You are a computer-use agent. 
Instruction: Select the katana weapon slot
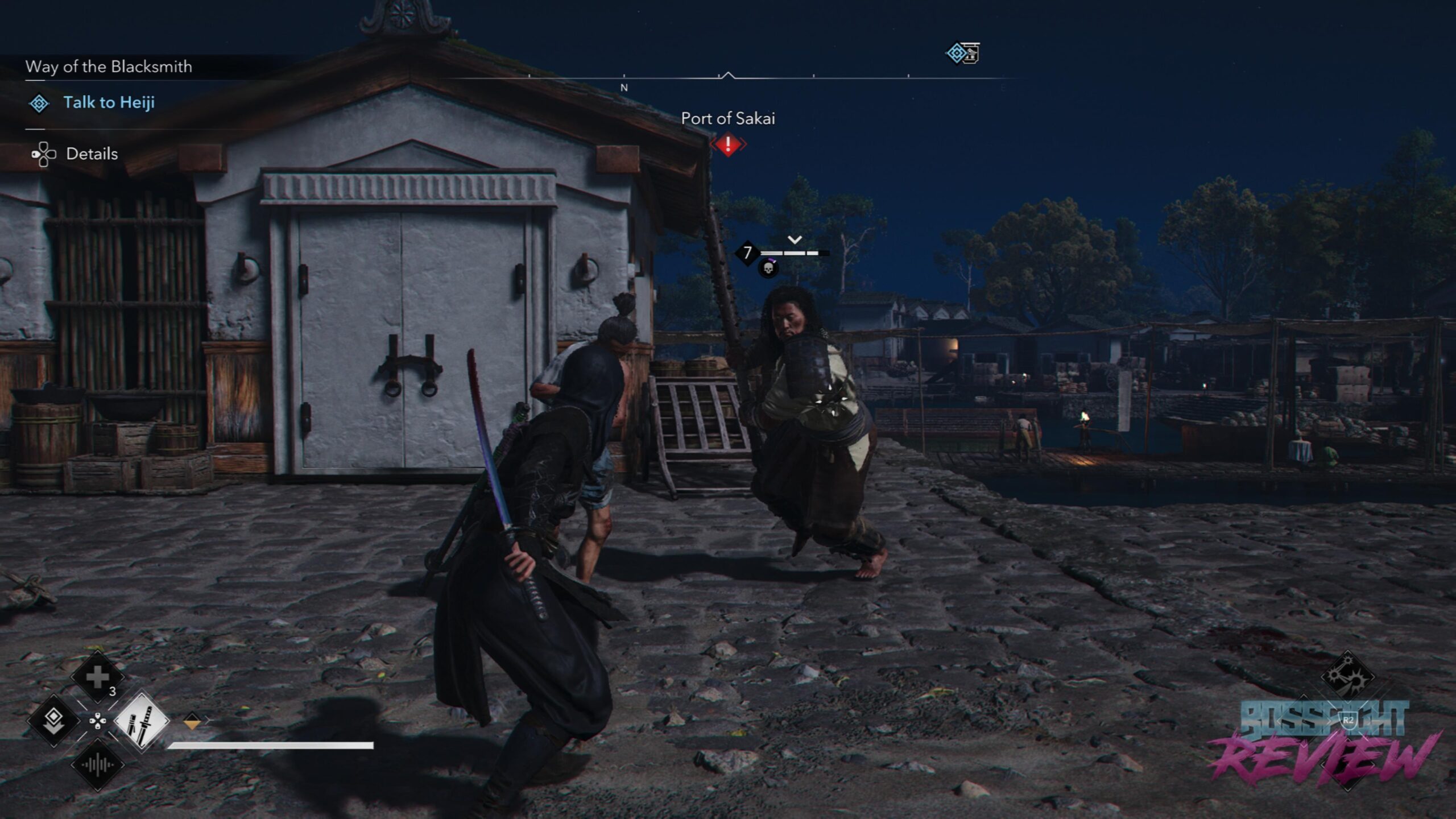142,721
